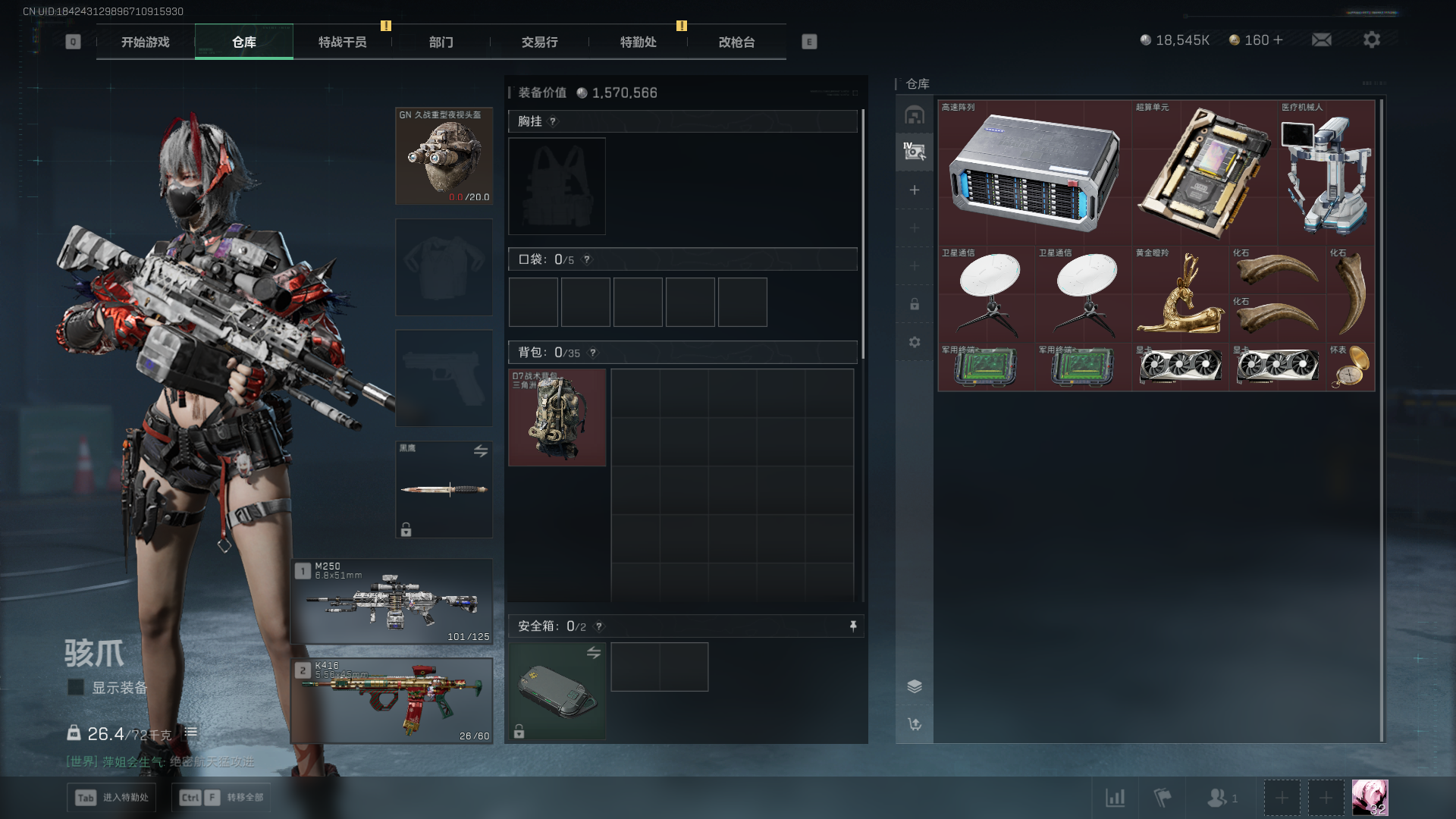Click the D7 tactical backpack item

pos(557,418)
